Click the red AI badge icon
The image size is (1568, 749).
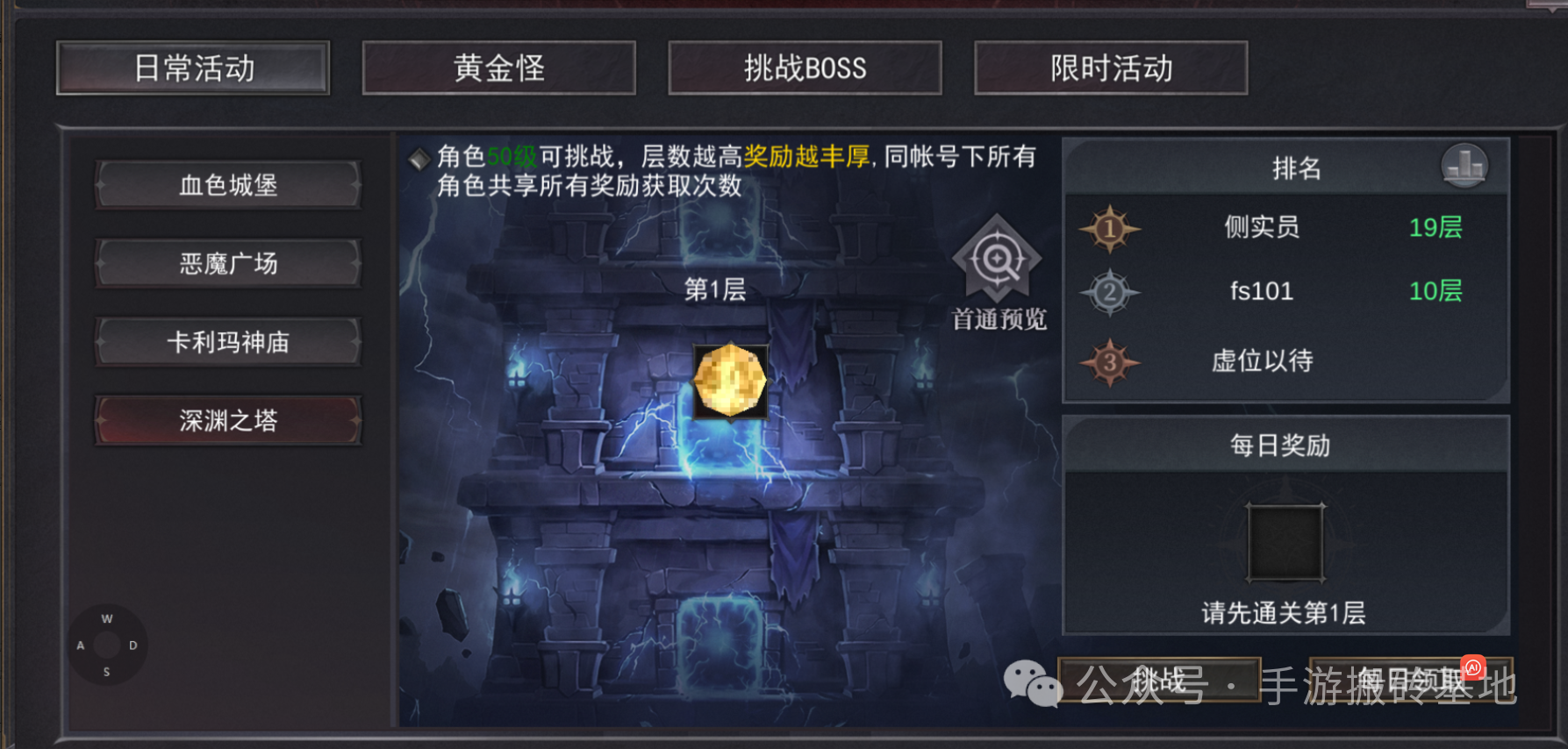[x=1474, y=667]
